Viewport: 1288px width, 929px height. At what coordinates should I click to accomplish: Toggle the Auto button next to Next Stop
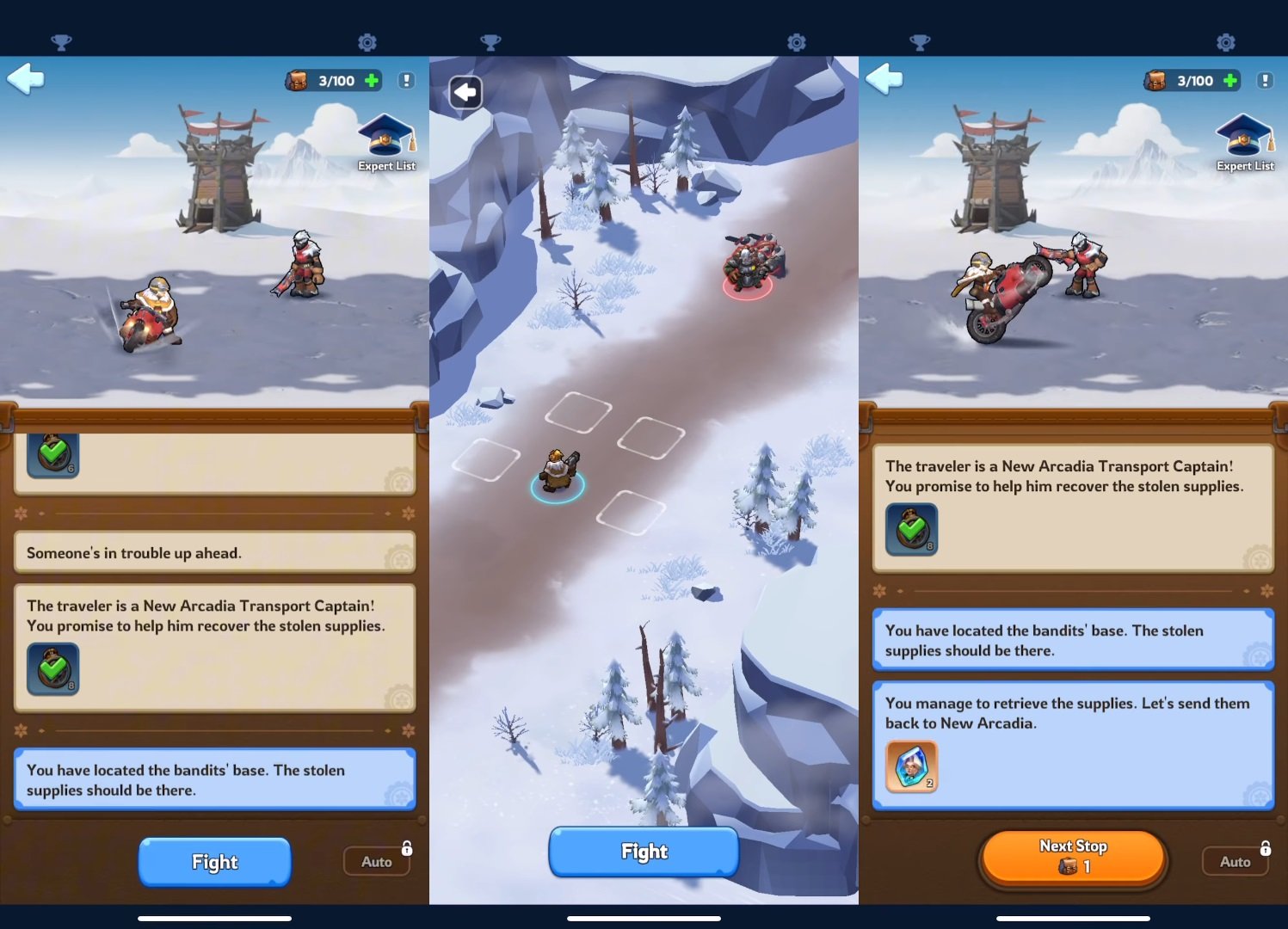point(1235,861)
